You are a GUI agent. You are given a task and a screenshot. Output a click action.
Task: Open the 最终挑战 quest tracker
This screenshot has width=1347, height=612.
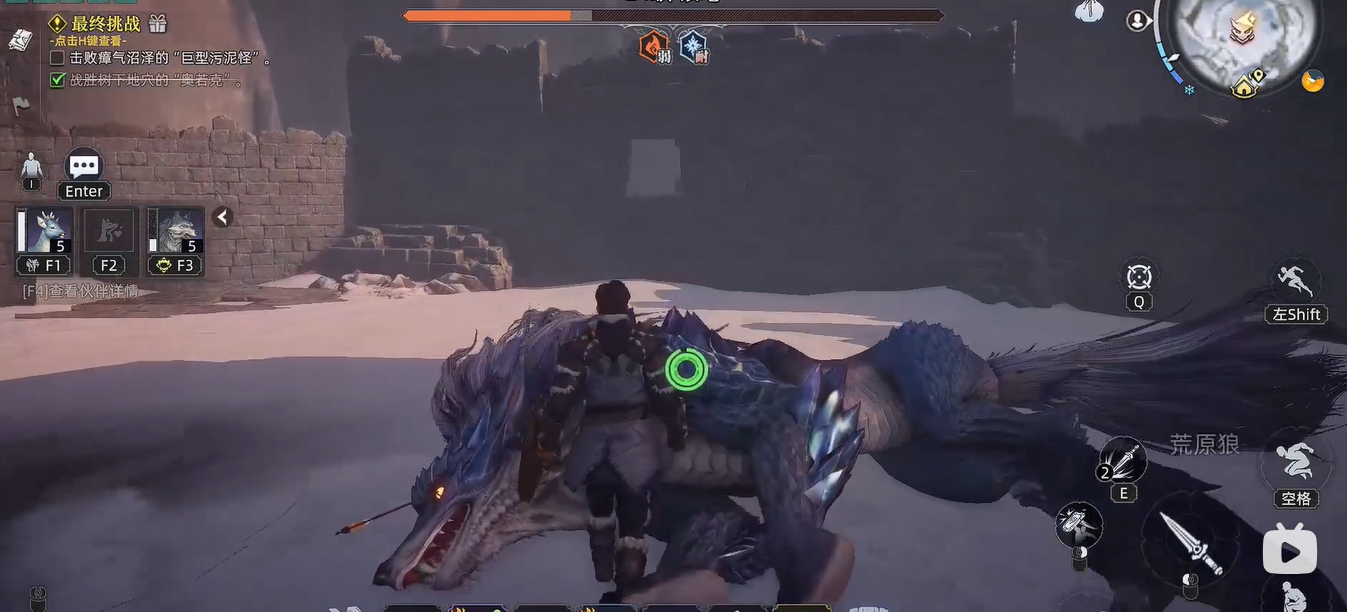(105, 24)
